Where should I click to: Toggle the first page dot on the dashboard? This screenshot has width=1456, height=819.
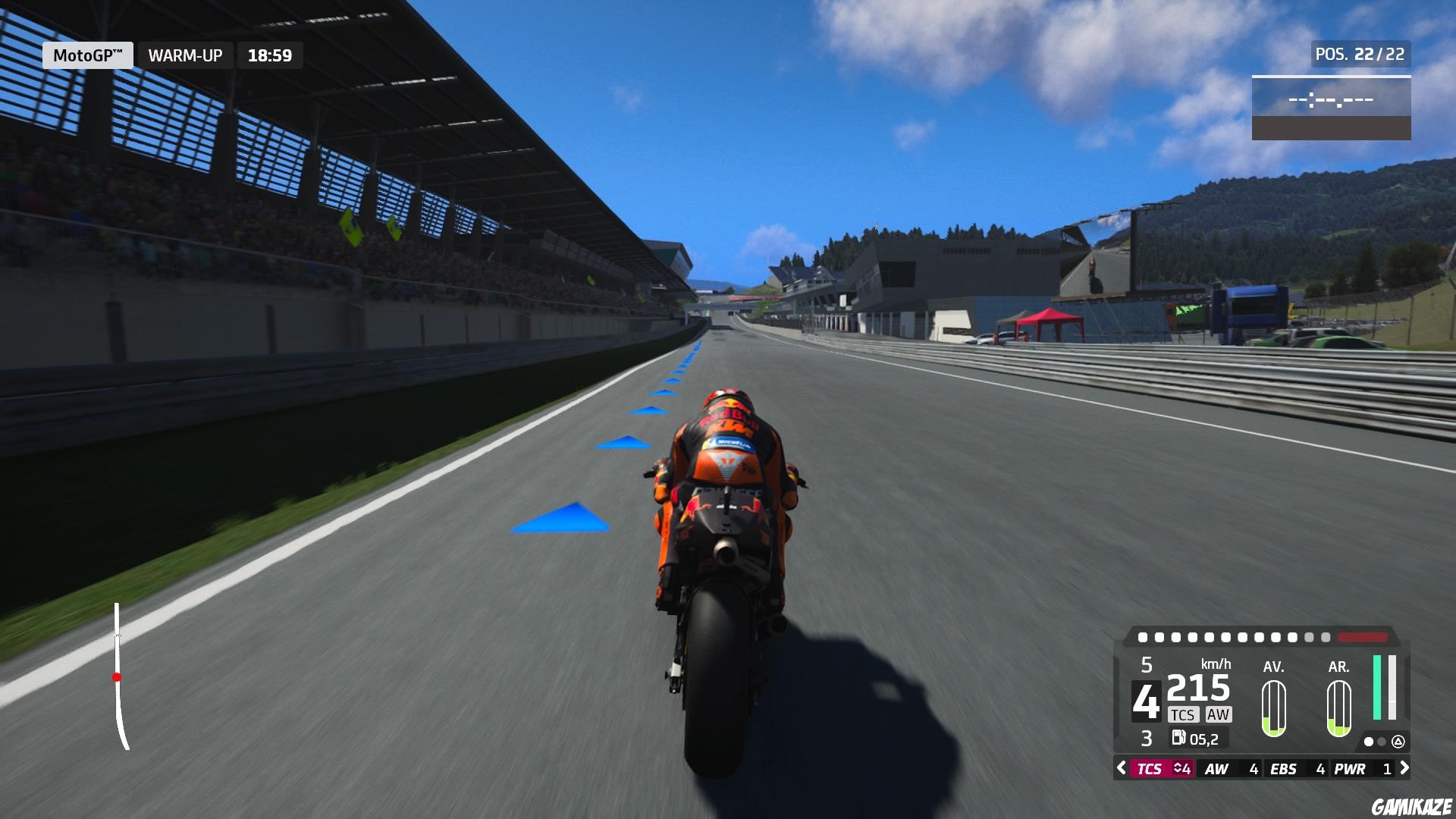[x=1368, y=742]
